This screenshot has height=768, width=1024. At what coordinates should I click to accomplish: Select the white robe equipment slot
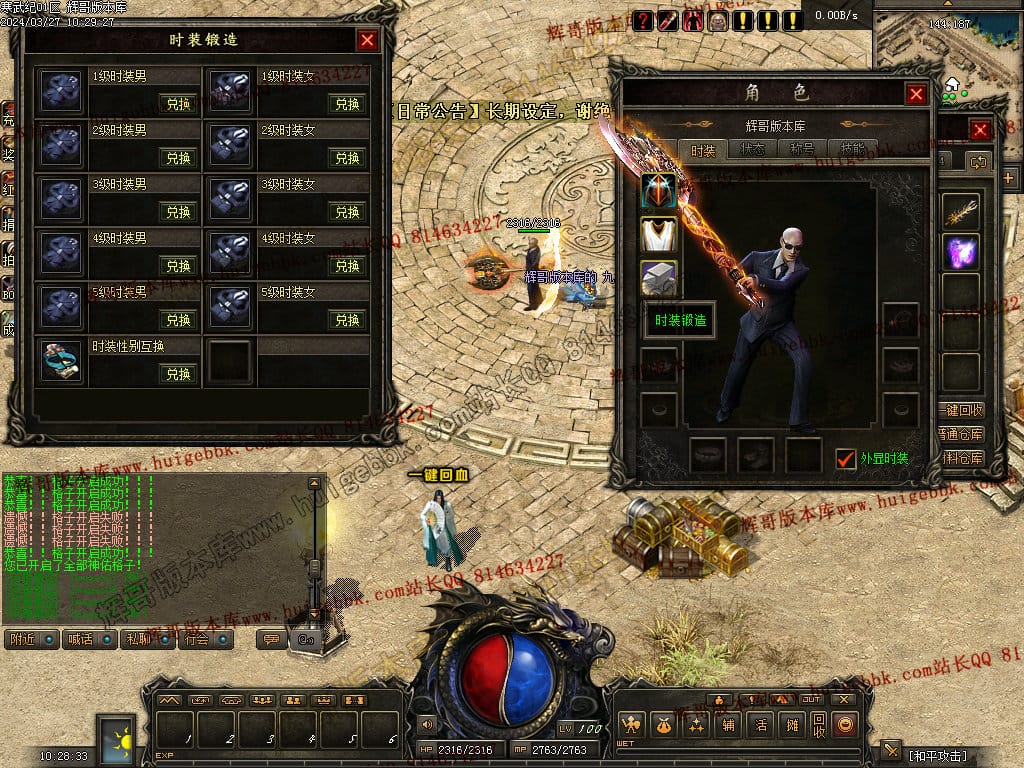tap(659, 235)
